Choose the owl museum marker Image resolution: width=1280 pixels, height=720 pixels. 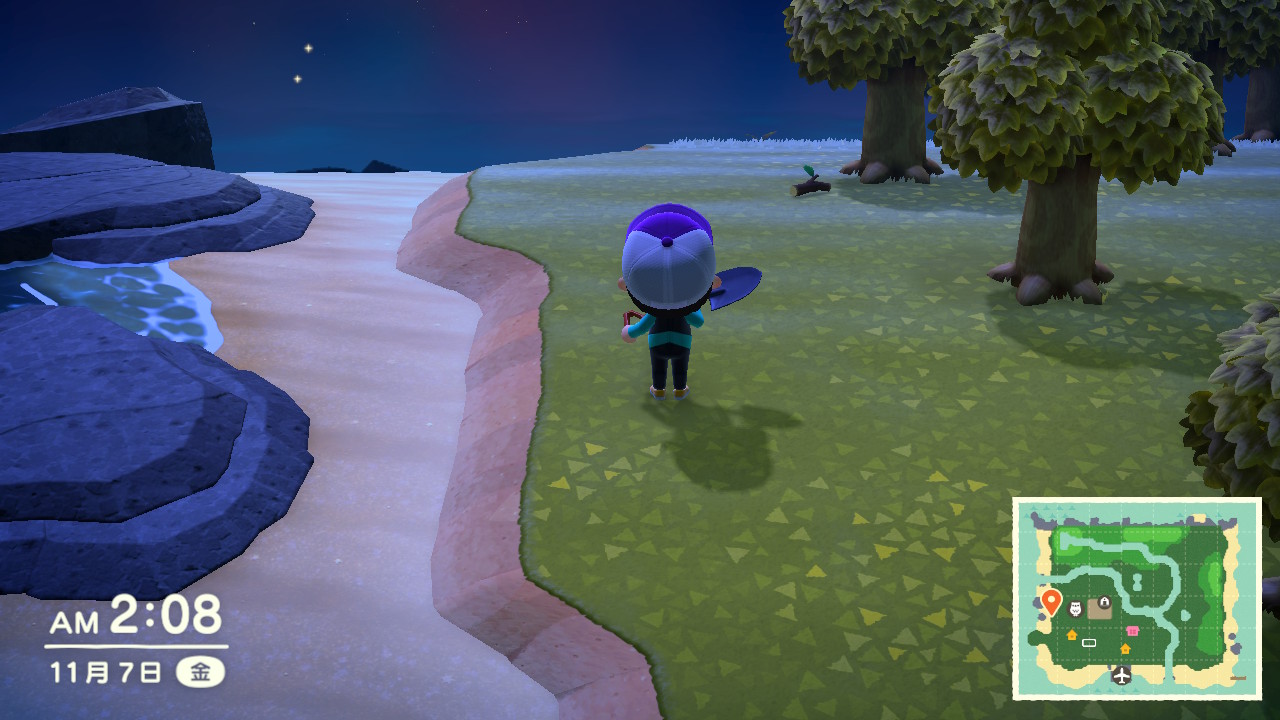1076,609
